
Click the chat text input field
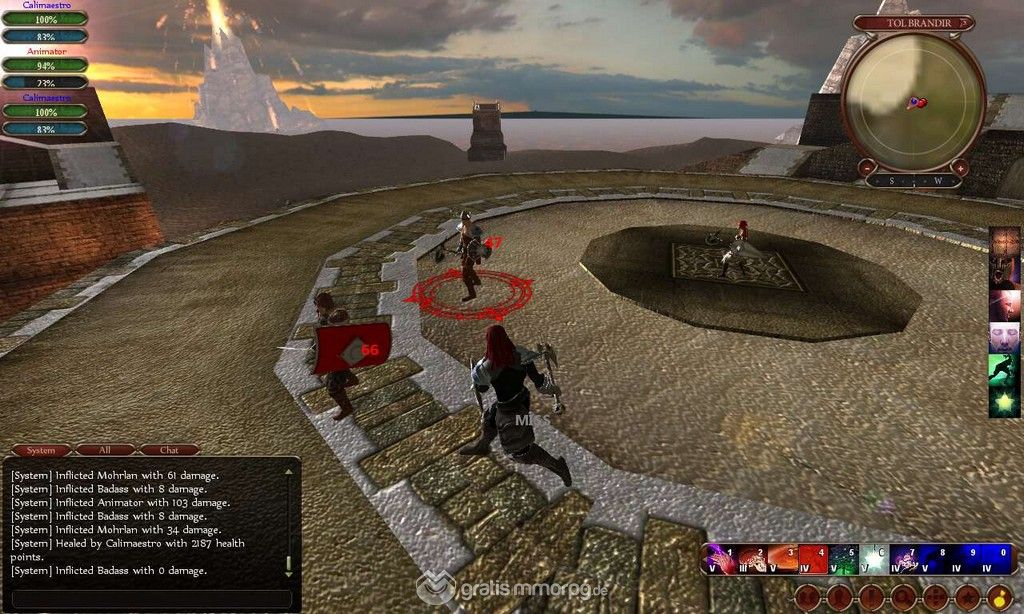(x=150, y=598)
